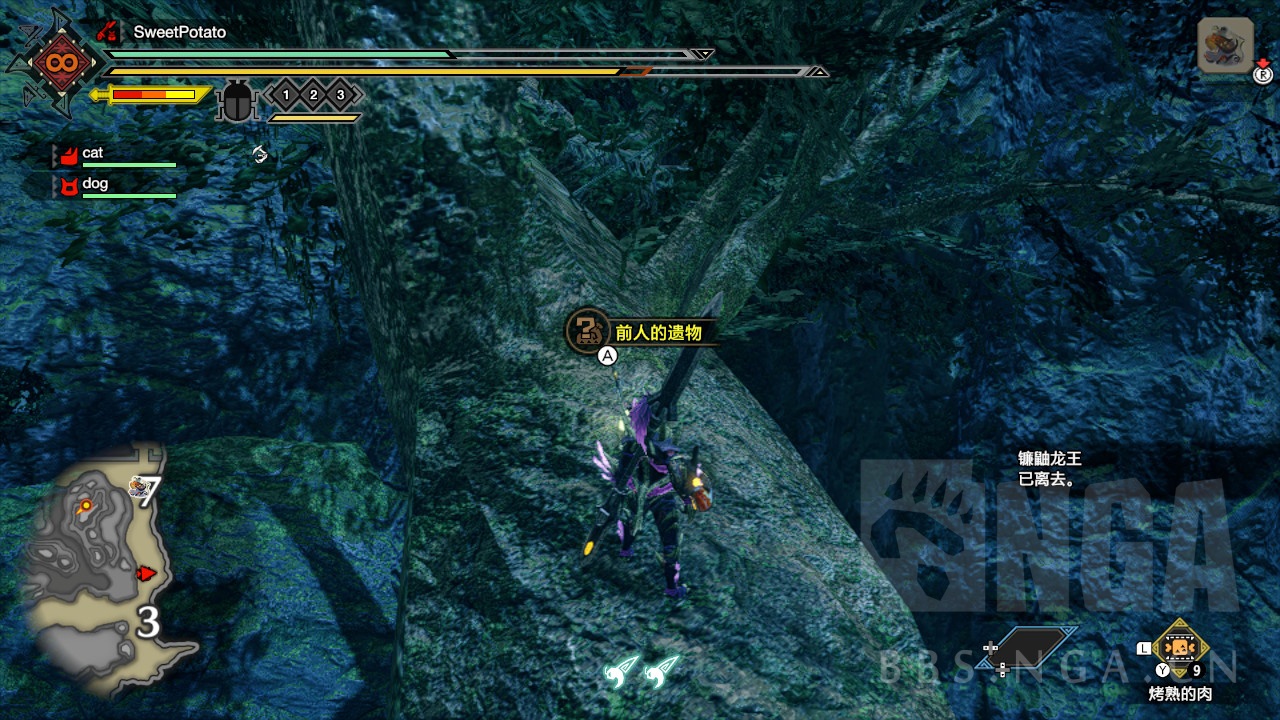Select the cat buddy entry
Viewport: 1280px width, 720px height.
[x=92, y=153]
